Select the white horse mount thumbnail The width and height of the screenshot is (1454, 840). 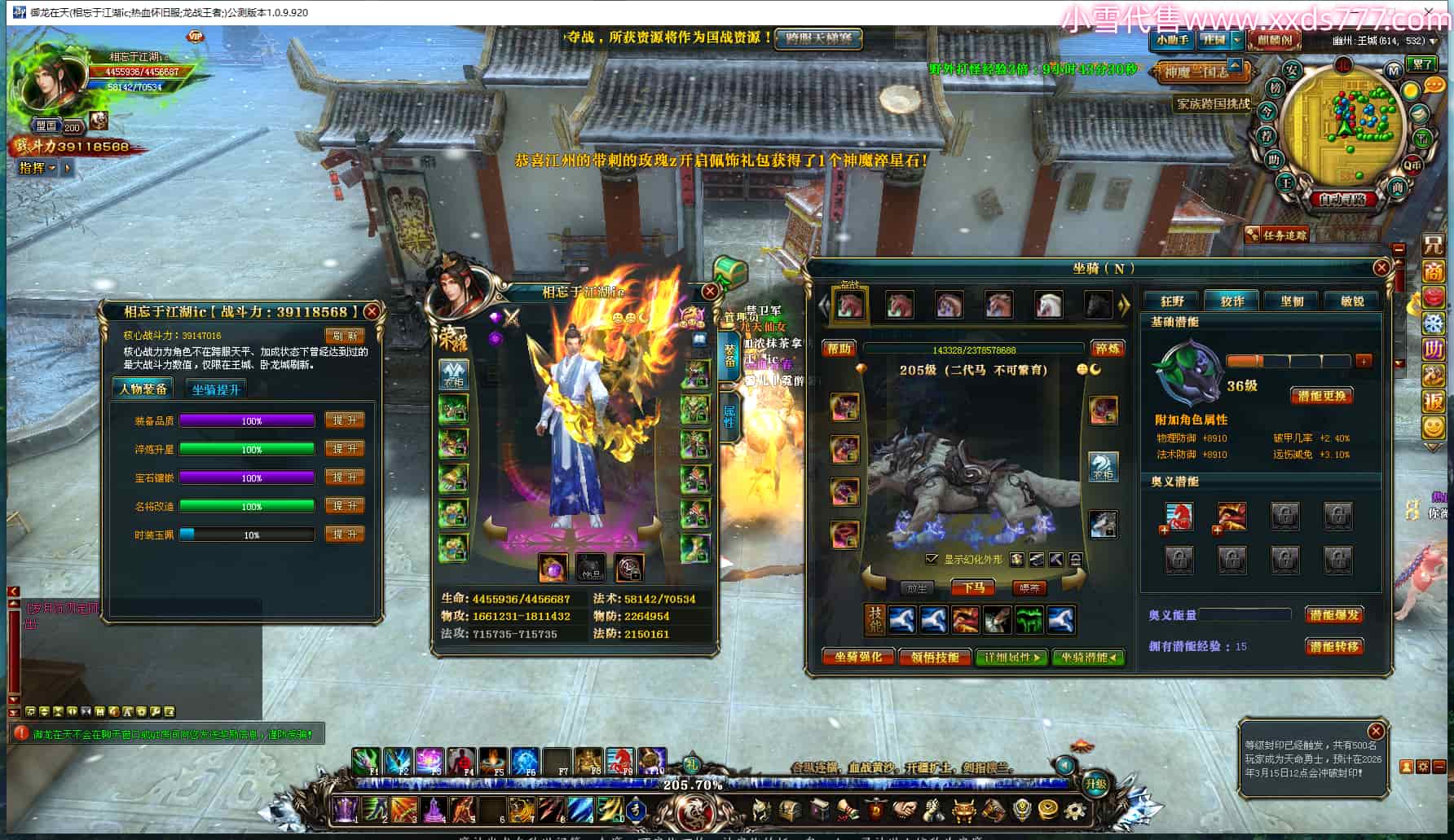1048,305
